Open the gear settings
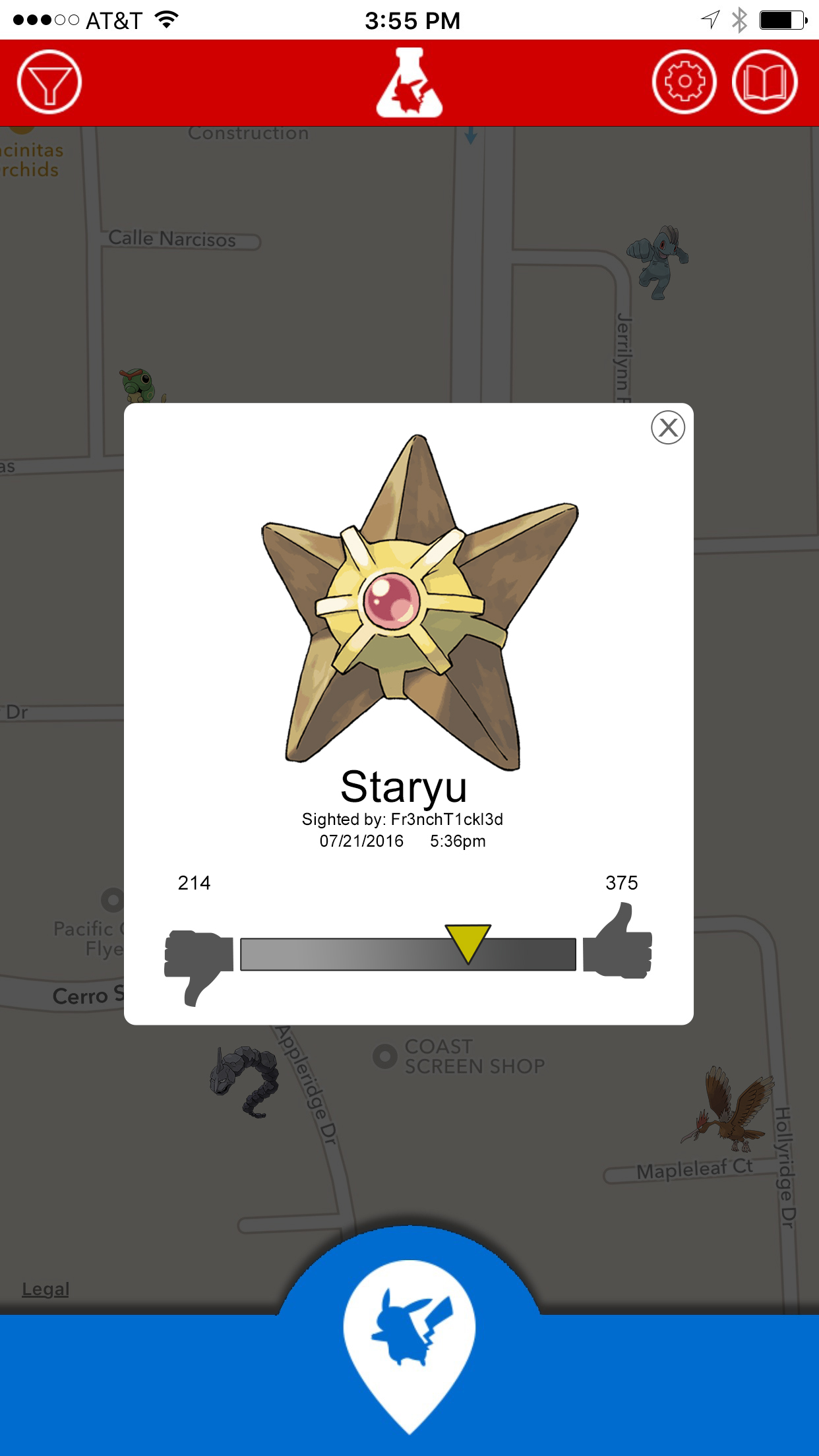Screen dimensions: 819x1456 point(684,82)
